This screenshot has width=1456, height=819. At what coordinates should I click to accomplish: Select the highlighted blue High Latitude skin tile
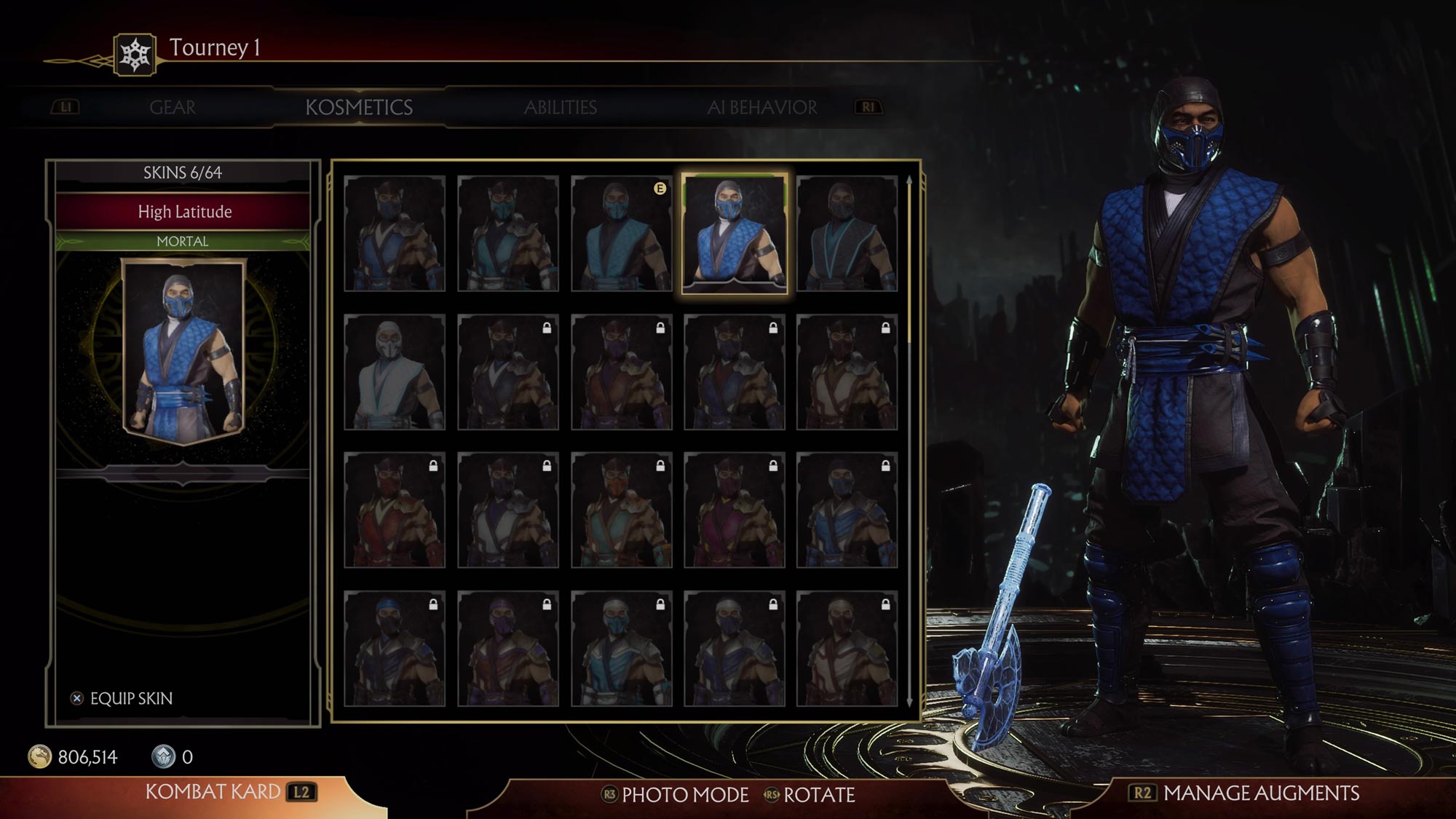pos(734,234)
